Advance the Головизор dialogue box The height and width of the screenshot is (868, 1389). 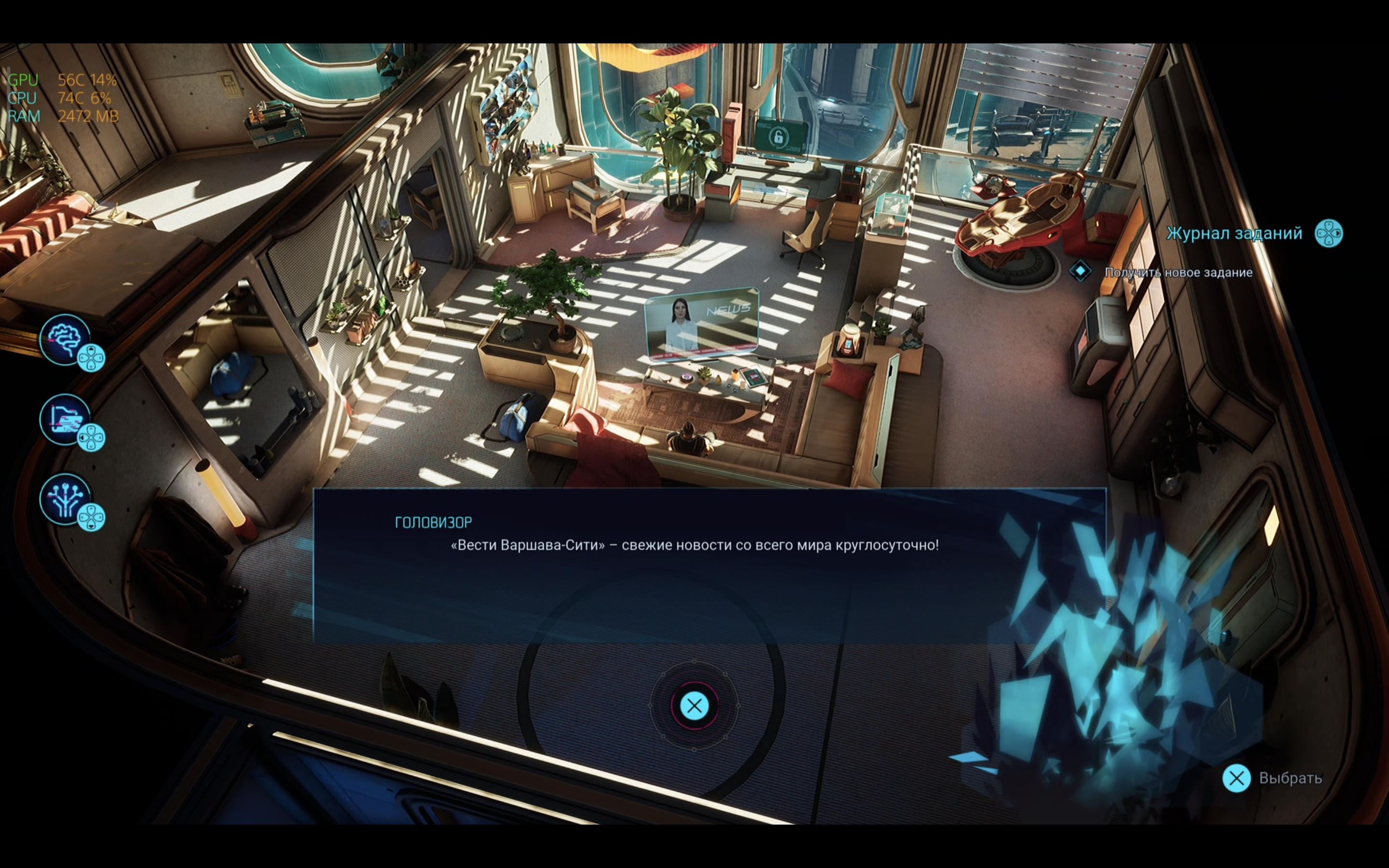(694, 705)
